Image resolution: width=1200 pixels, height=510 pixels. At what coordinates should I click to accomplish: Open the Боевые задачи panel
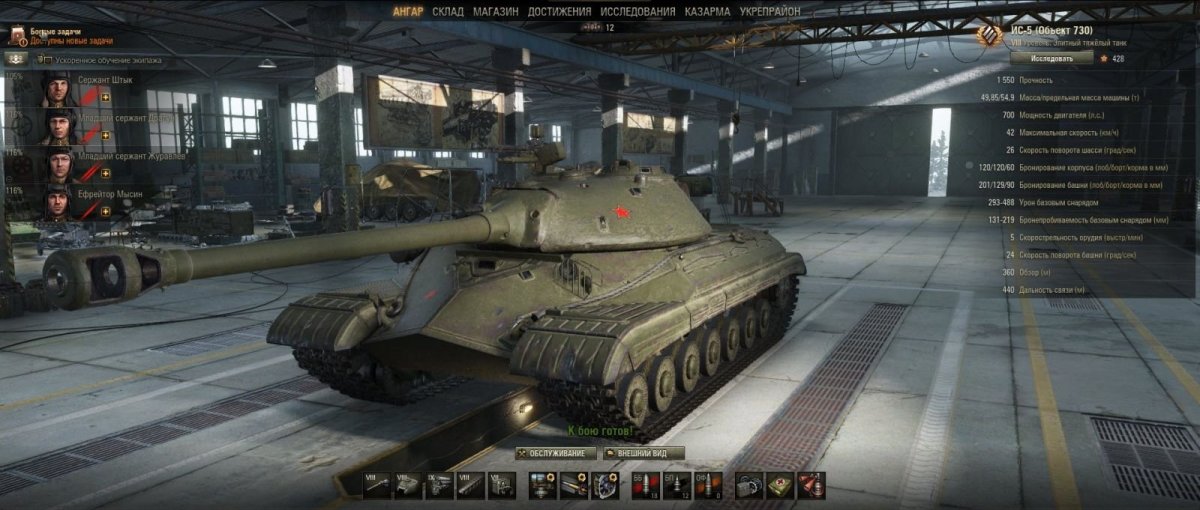pos(60,36)
